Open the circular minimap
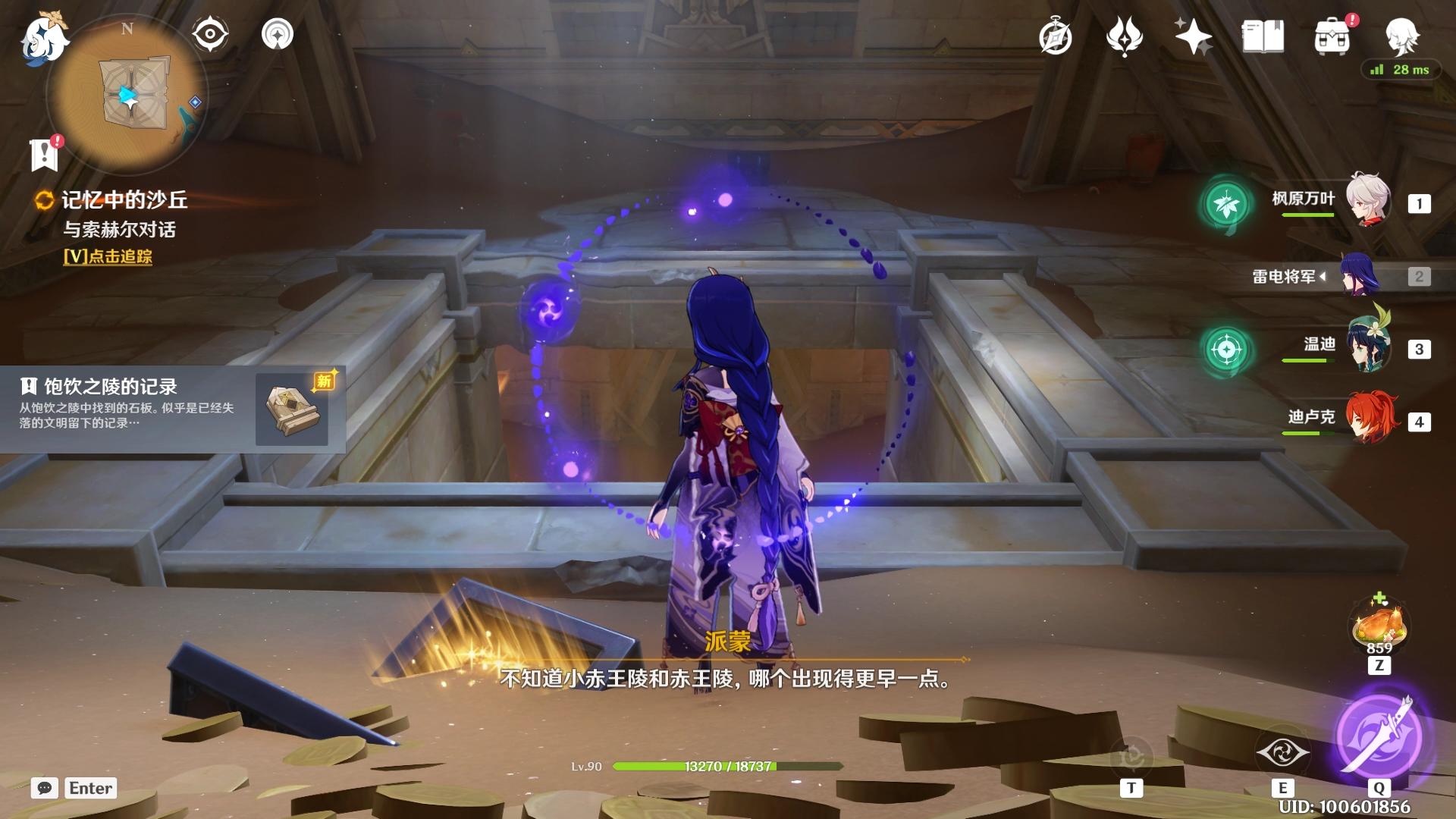 point(129,95)
